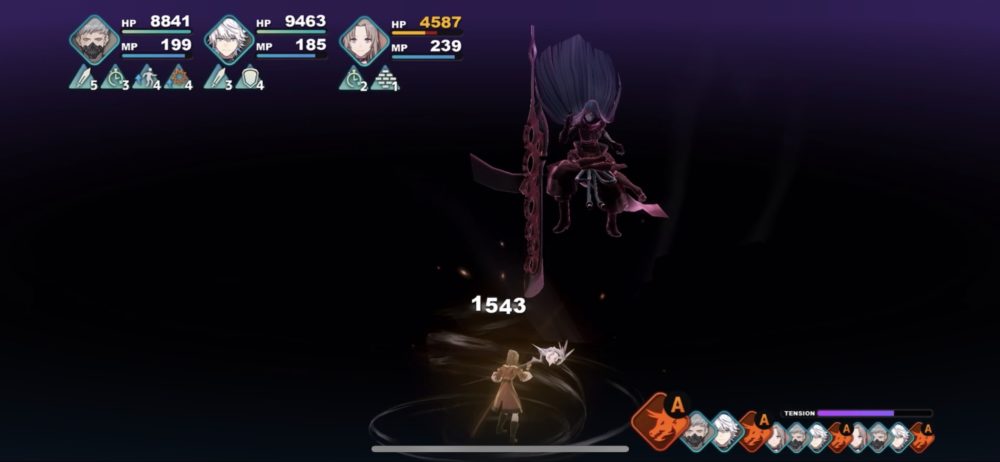
Task: Inspect the brown-haired girl's brick wall buff
Action: pyautogui.click(x=384, y=77)
